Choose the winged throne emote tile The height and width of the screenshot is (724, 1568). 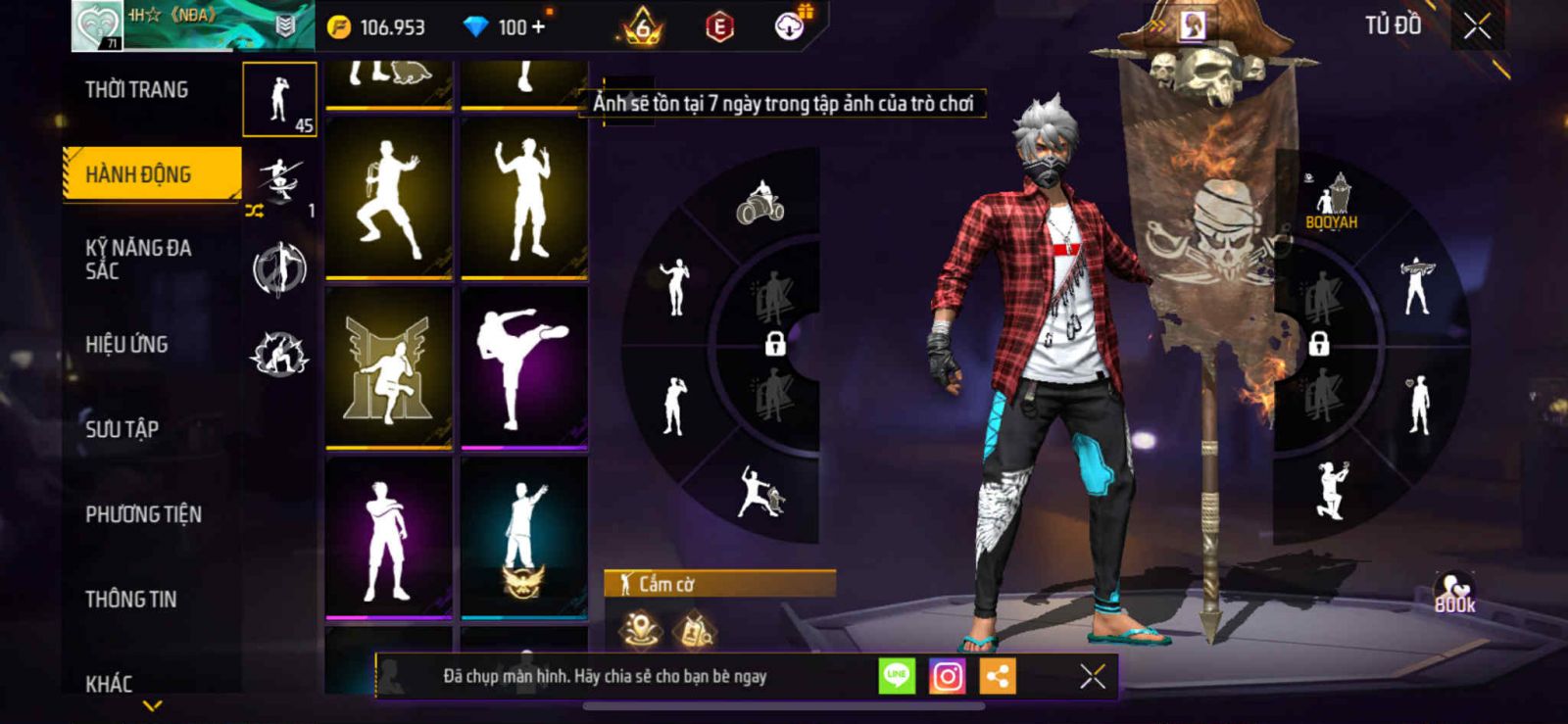pos(389,367)
